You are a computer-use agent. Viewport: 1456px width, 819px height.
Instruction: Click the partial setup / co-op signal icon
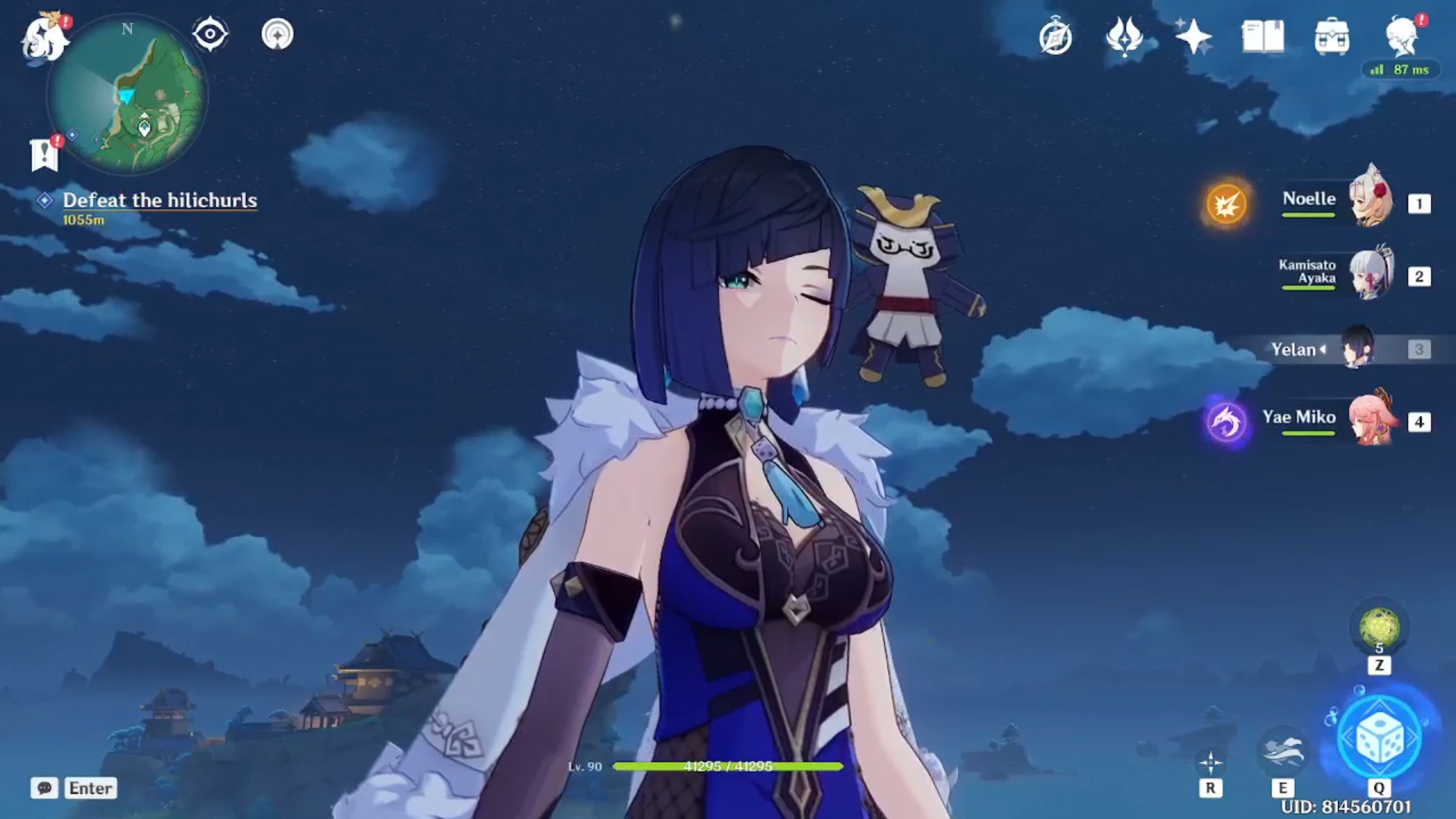[x=277, y=34]
